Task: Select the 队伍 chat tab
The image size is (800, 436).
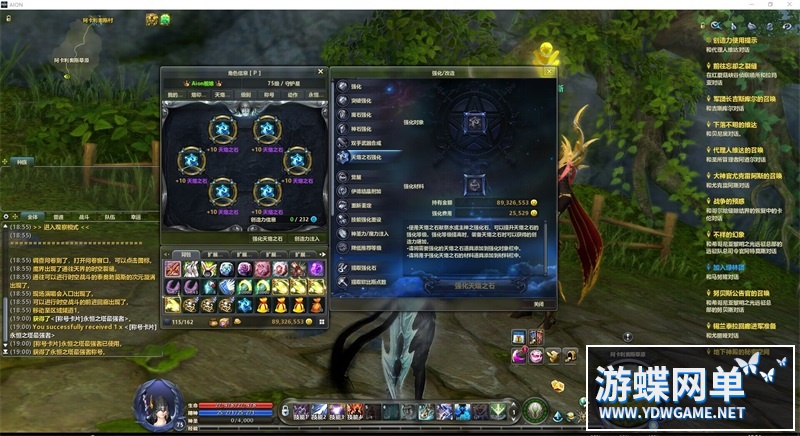Action: [x=110, y=216]
